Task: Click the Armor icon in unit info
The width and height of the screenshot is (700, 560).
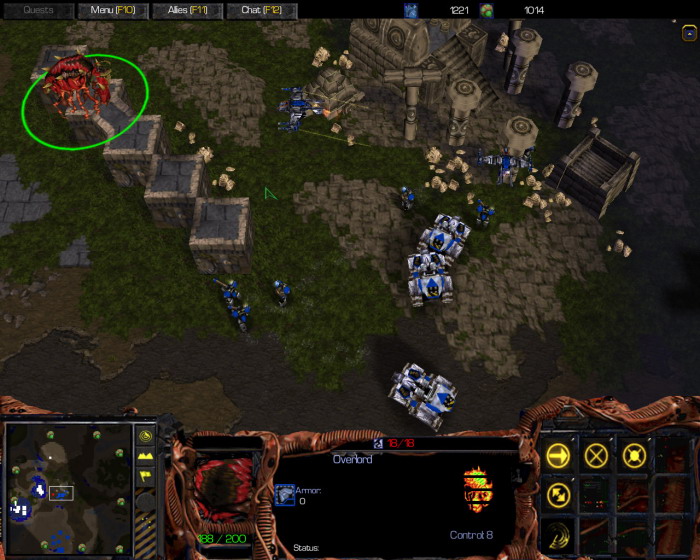Action: [x=284, y=494]
